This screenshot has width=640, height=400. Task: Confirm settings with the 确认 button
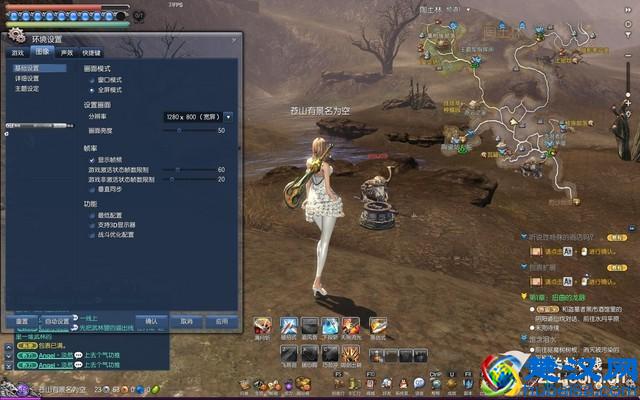[152, 322]
